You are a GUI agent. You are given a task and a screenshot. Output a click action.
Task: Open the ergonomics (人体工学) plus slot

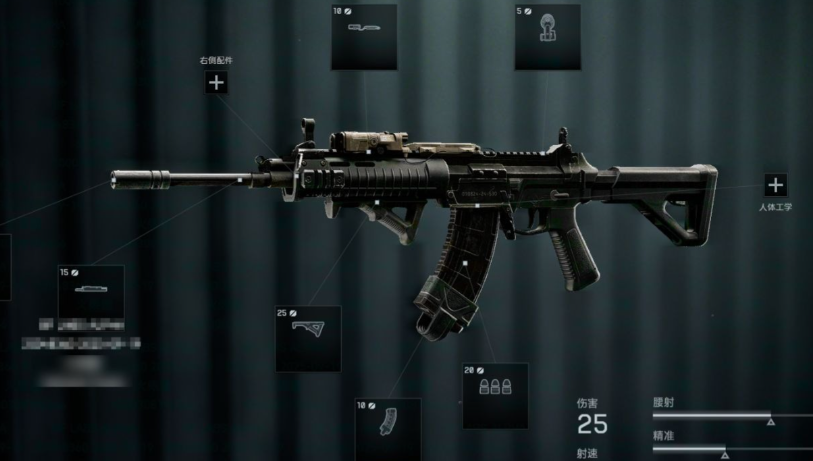point(775,185)
